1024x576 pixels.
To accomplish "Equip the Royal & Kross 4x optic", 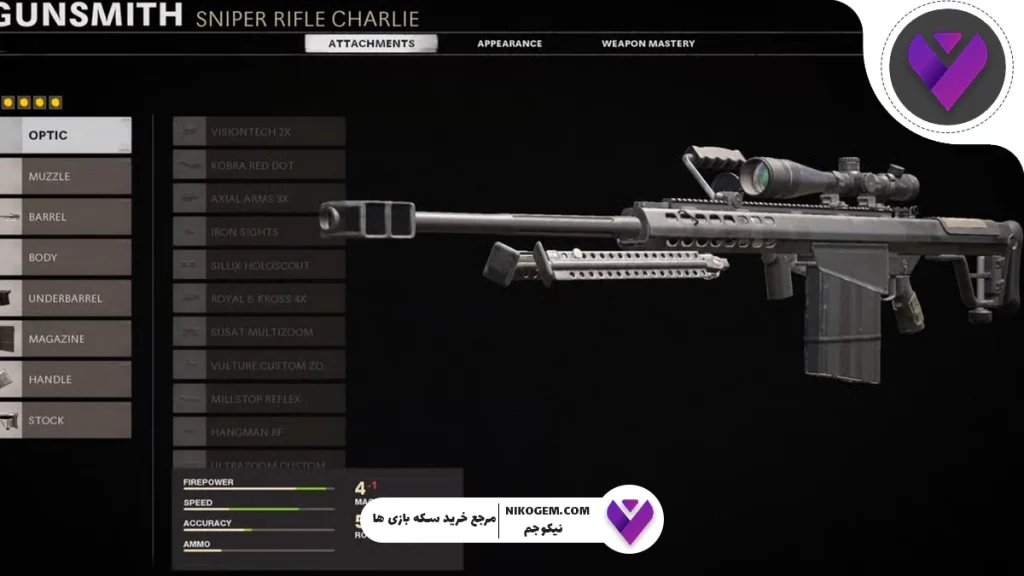I will tap(259, 299).
